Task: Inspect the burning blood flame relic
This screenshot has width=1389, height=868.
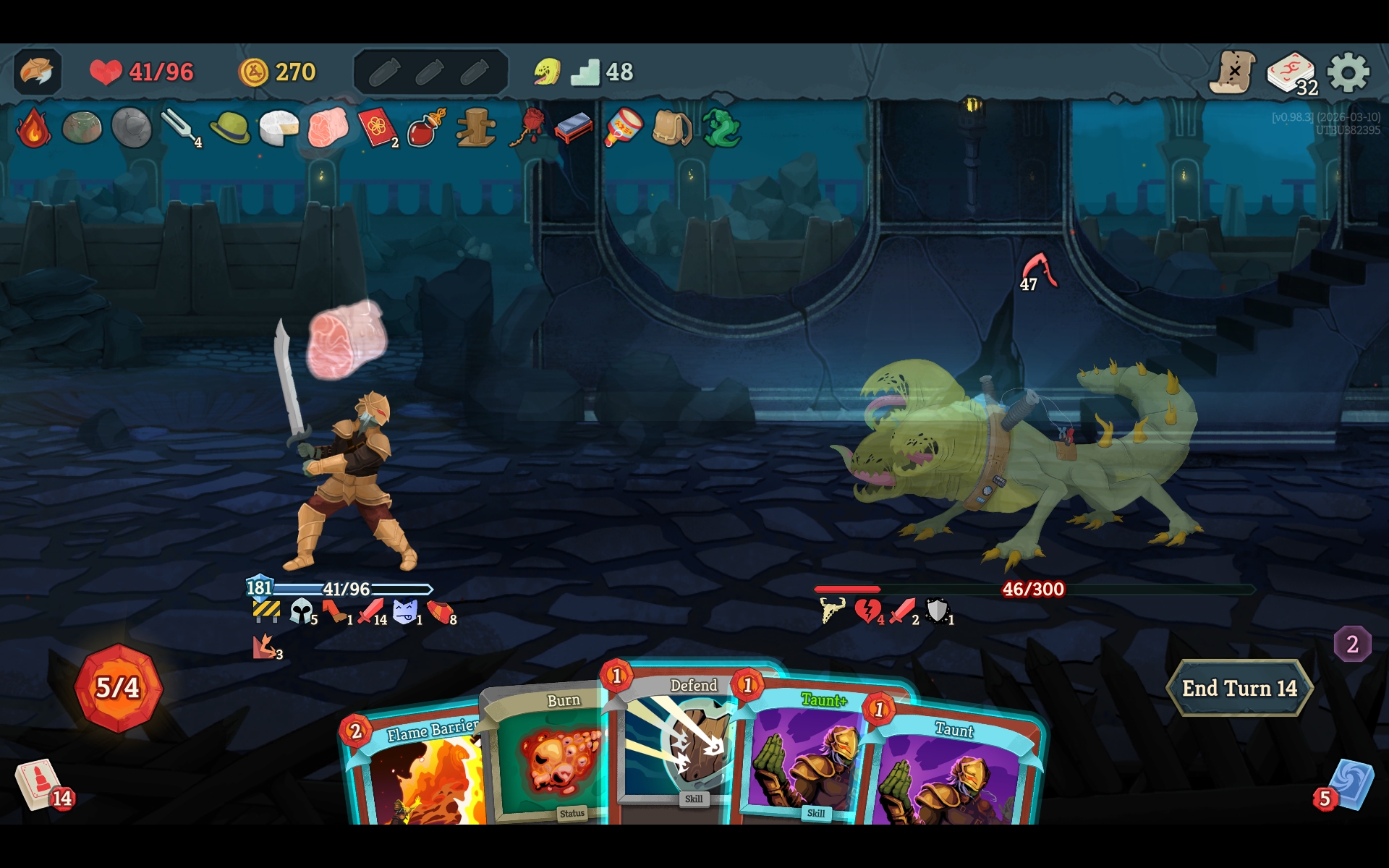Action: (x=33, y=128)
